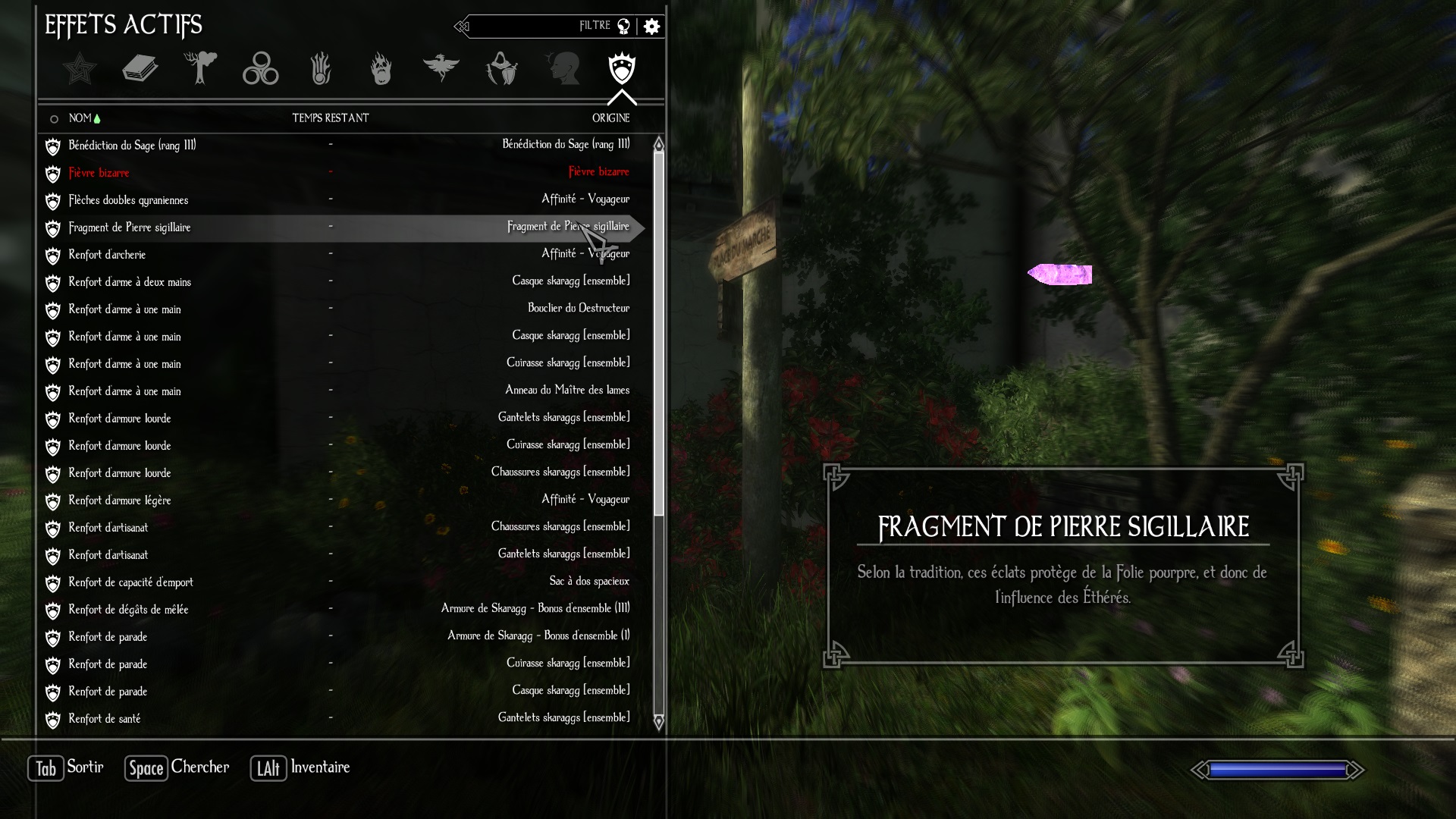Sort the list by the NOM column

(80, 118)
